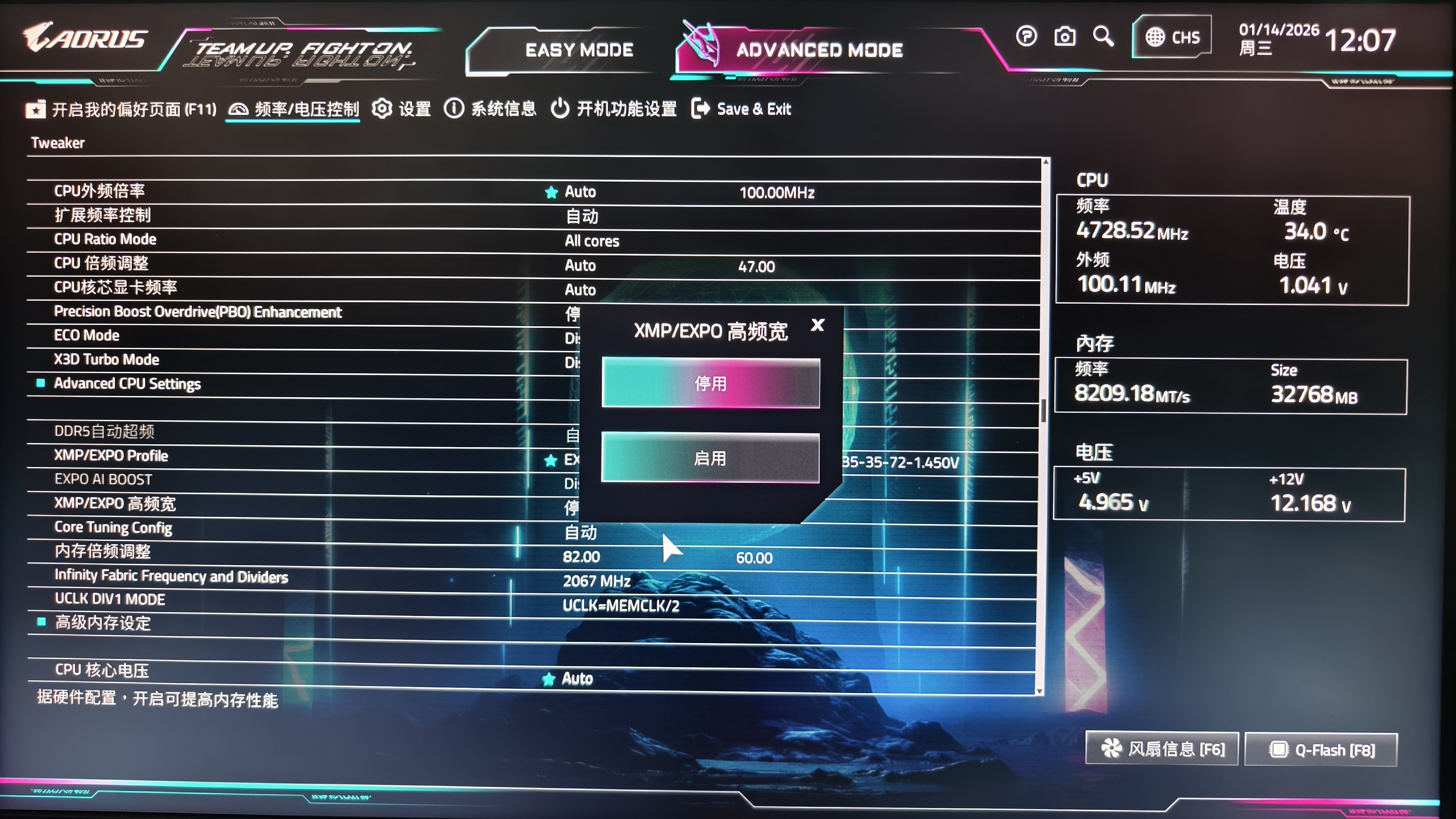Screen dimensions: 1456x819
Task: Take a BIOS screenshot with the camera icon
Action: 1065,36
